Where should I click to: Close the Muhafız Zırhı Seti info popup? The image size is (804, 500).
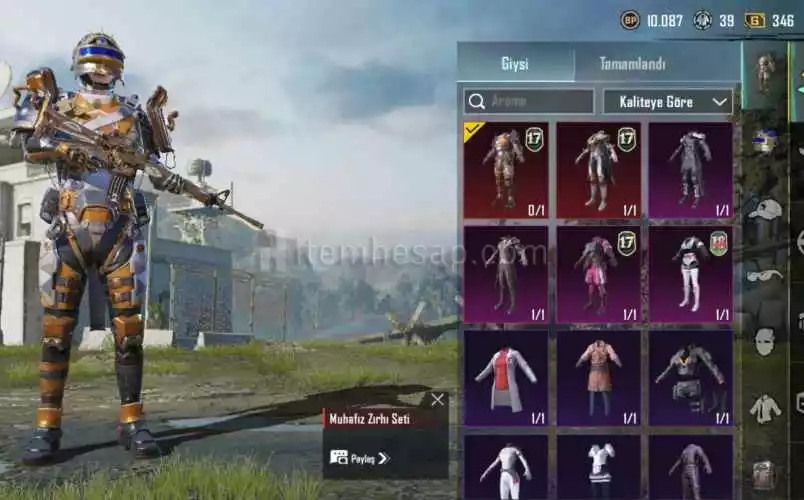click(437, 400)
